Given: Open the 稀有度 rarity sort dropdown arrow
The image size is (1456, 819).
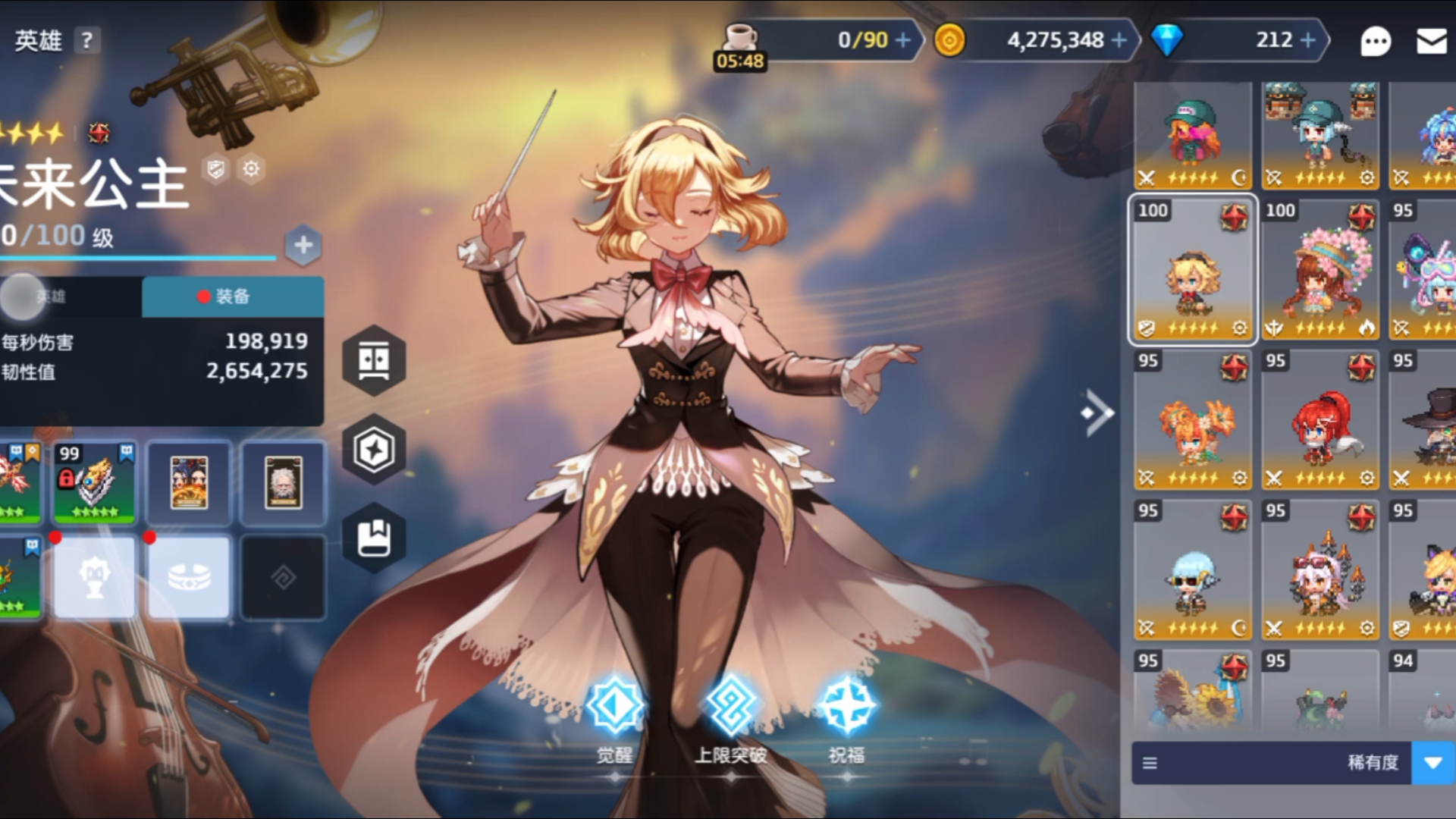Looking at the screenshot, I should click(x=1434, y=764).
